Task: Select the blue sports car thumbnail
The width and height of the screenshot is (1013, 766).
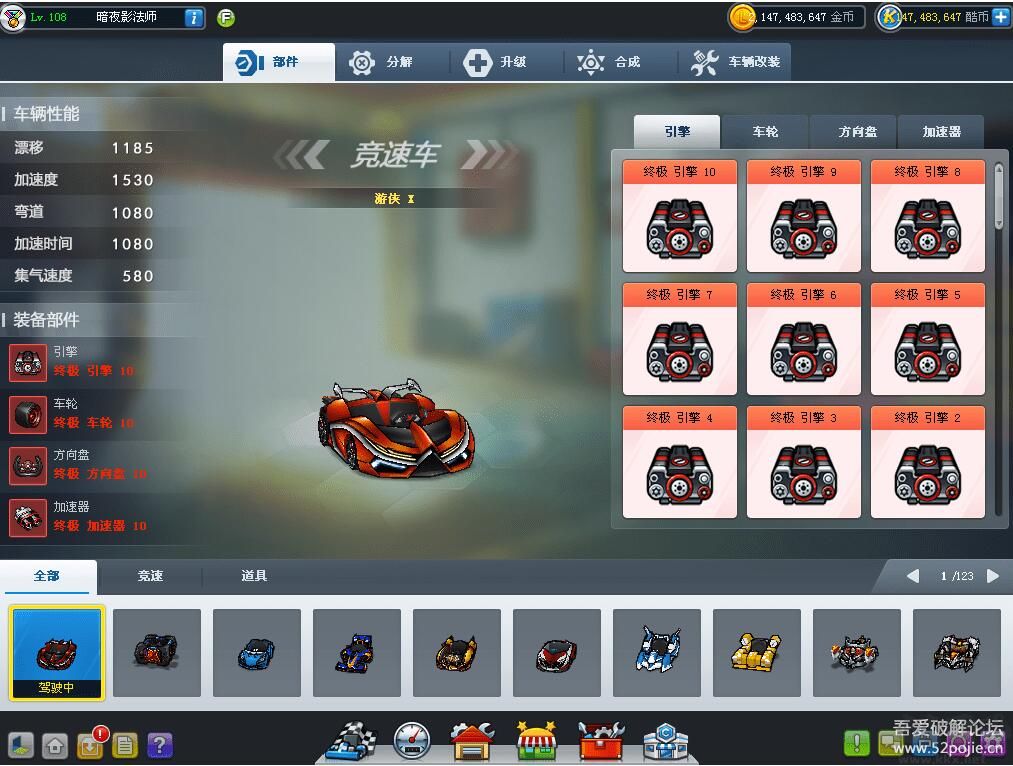Action: [x=257, y=653]
